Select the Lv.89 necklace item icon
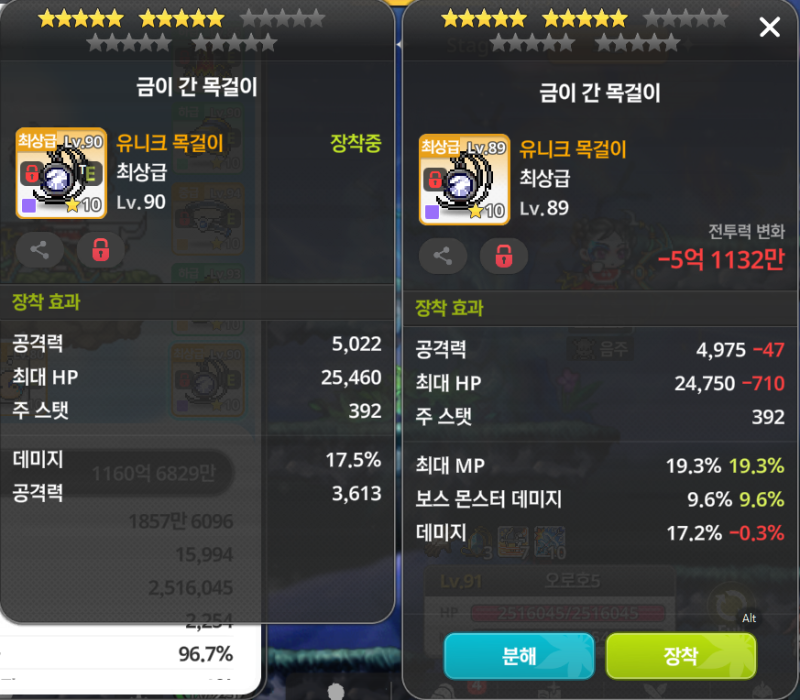 (465, 179)
